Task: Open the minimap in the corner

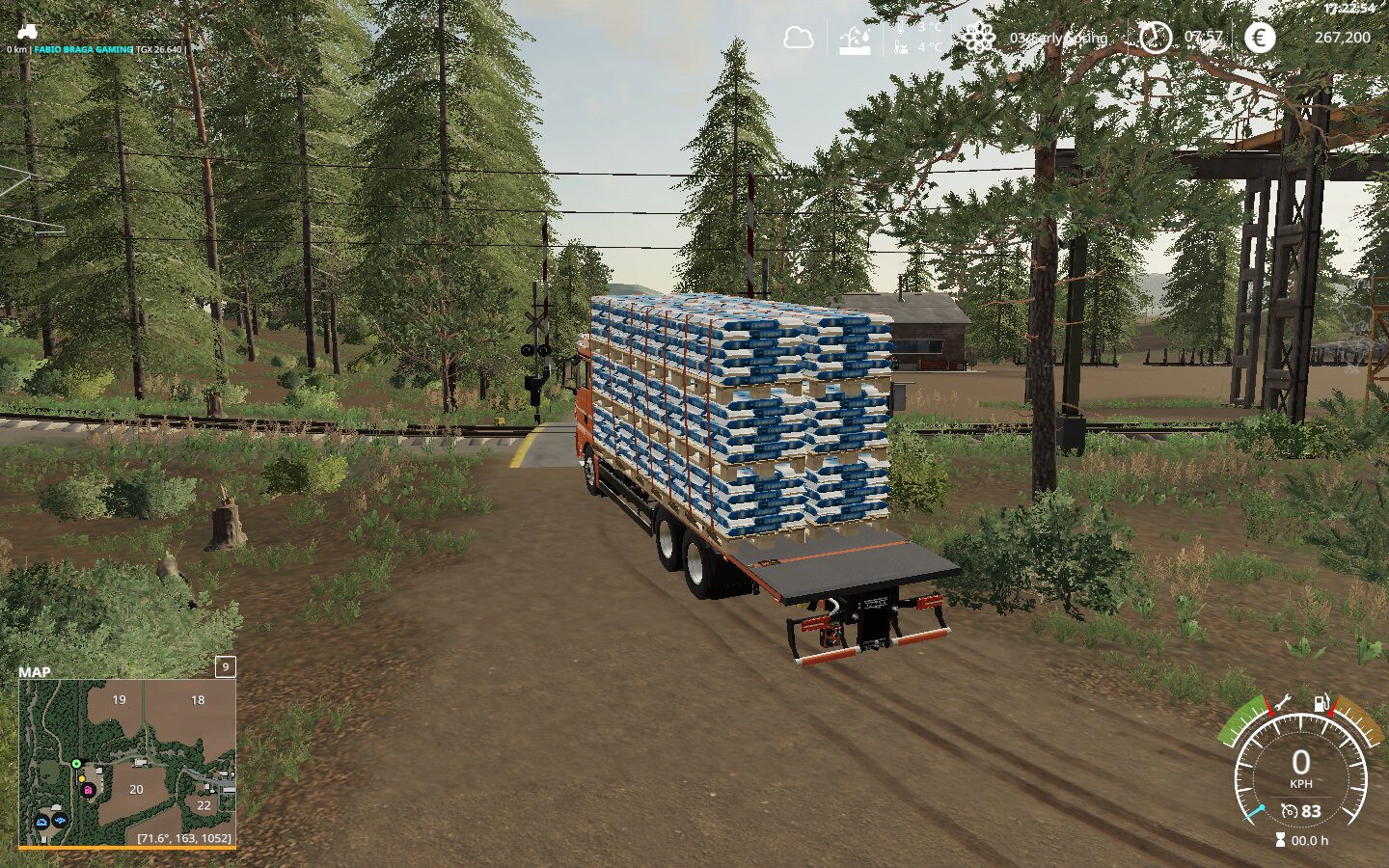Action: pos(126,762)
